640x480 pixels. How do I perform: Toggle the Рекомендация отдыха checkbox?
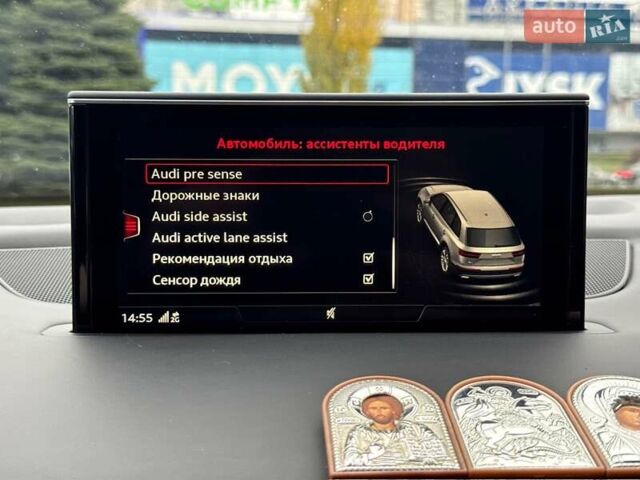coord(368,258)
